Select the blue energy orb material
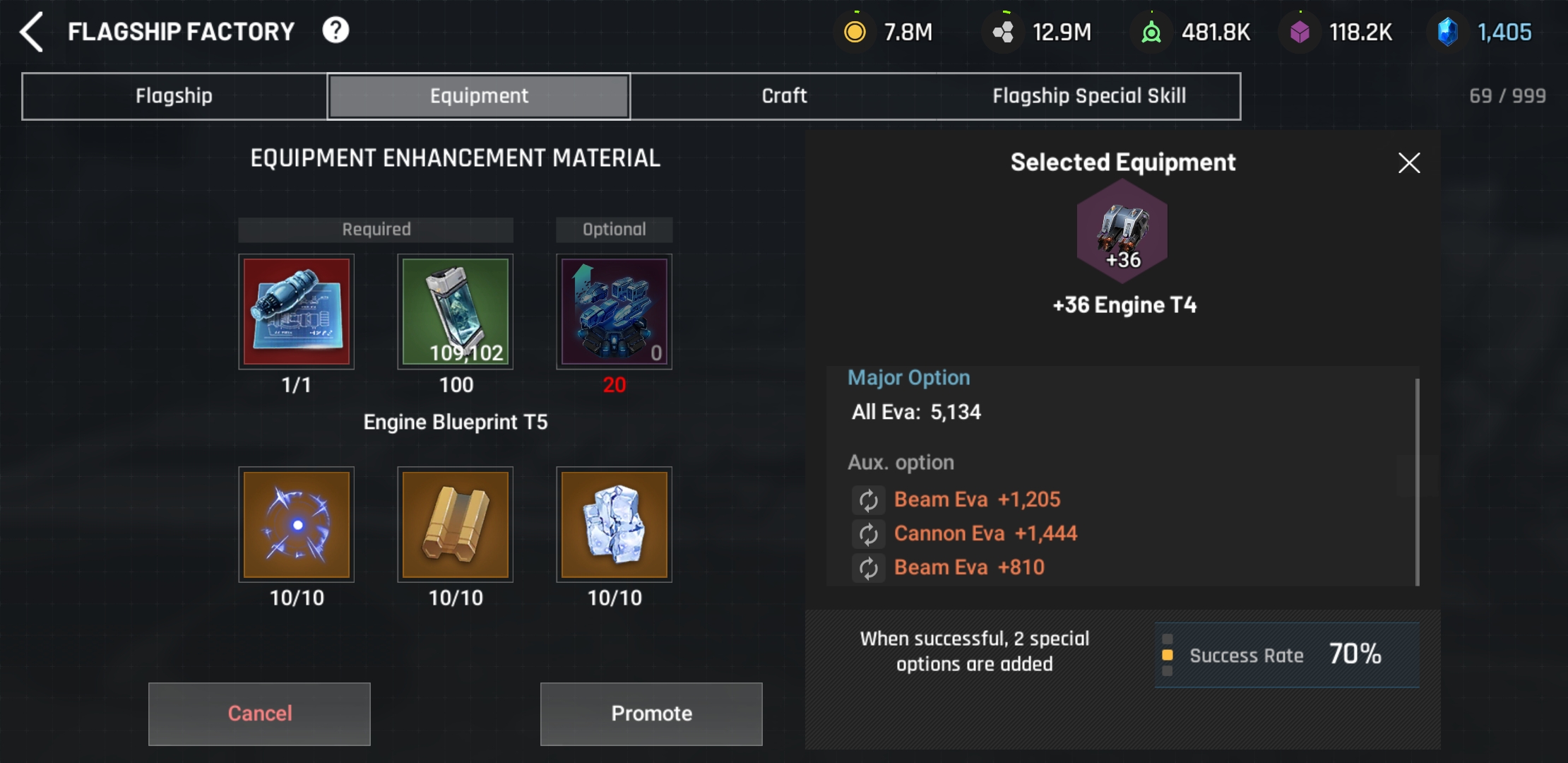This screenshot has width=1568, height=763. click(x=297, y=524)
